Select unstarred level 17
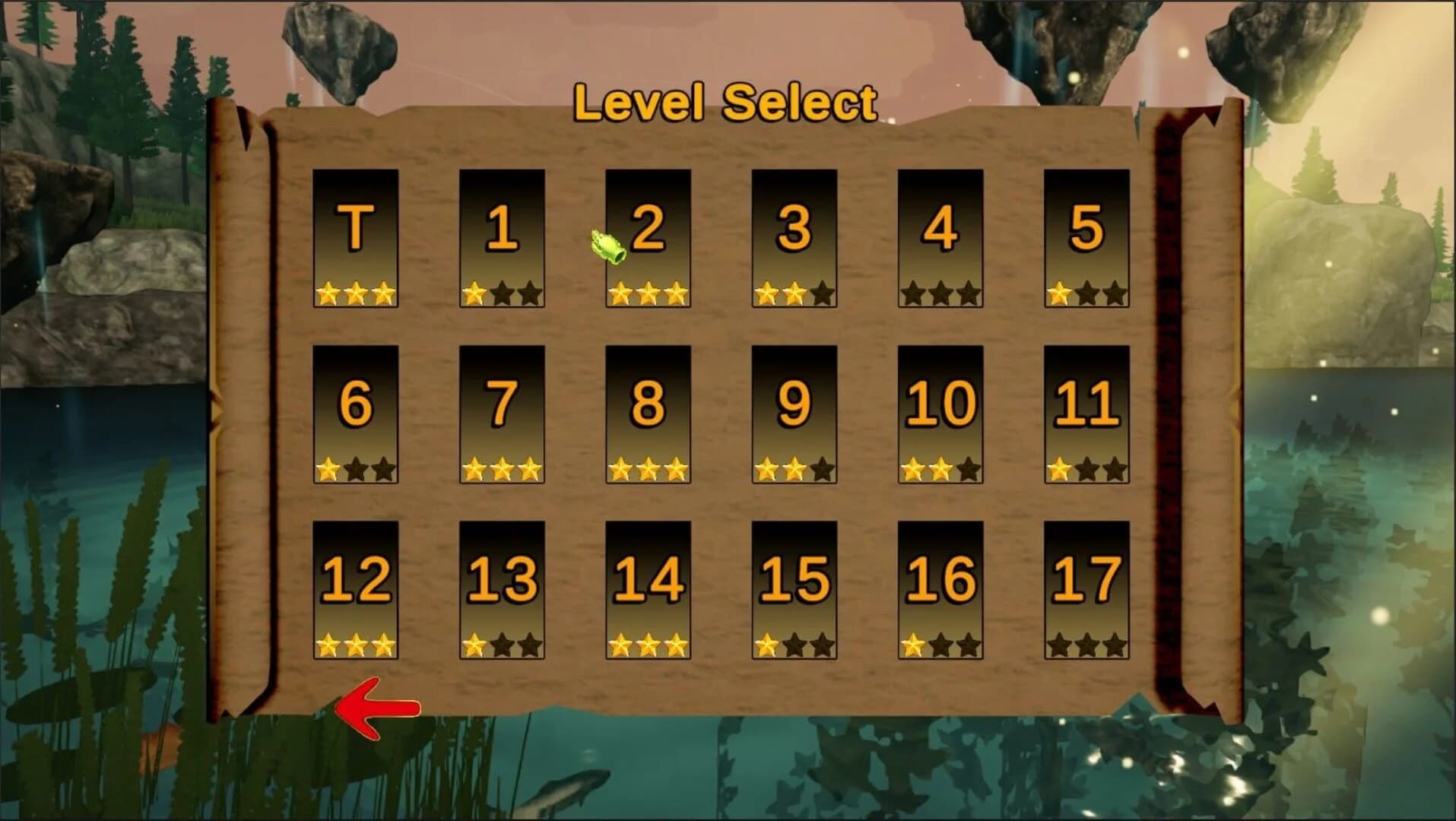Viewport: 1456px width, 821px height. (x=1085, y=589)
